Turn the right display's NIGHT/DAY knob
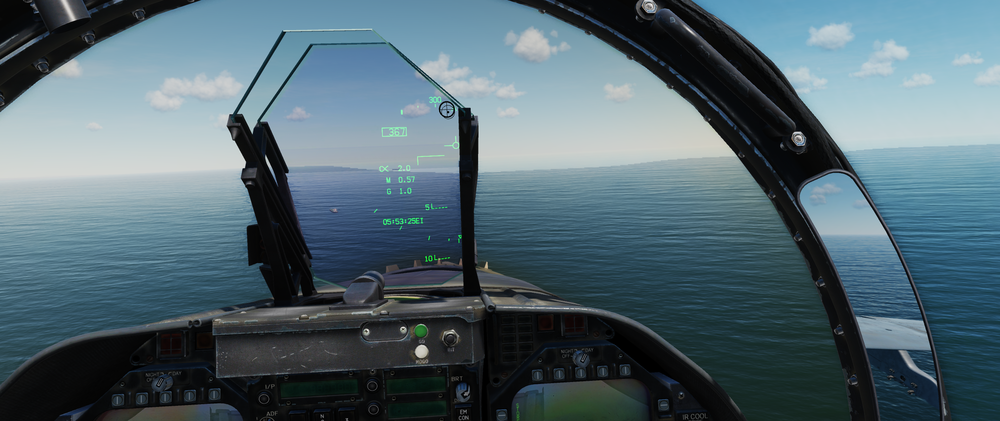The image size is (1000, 421). point(579,358)
